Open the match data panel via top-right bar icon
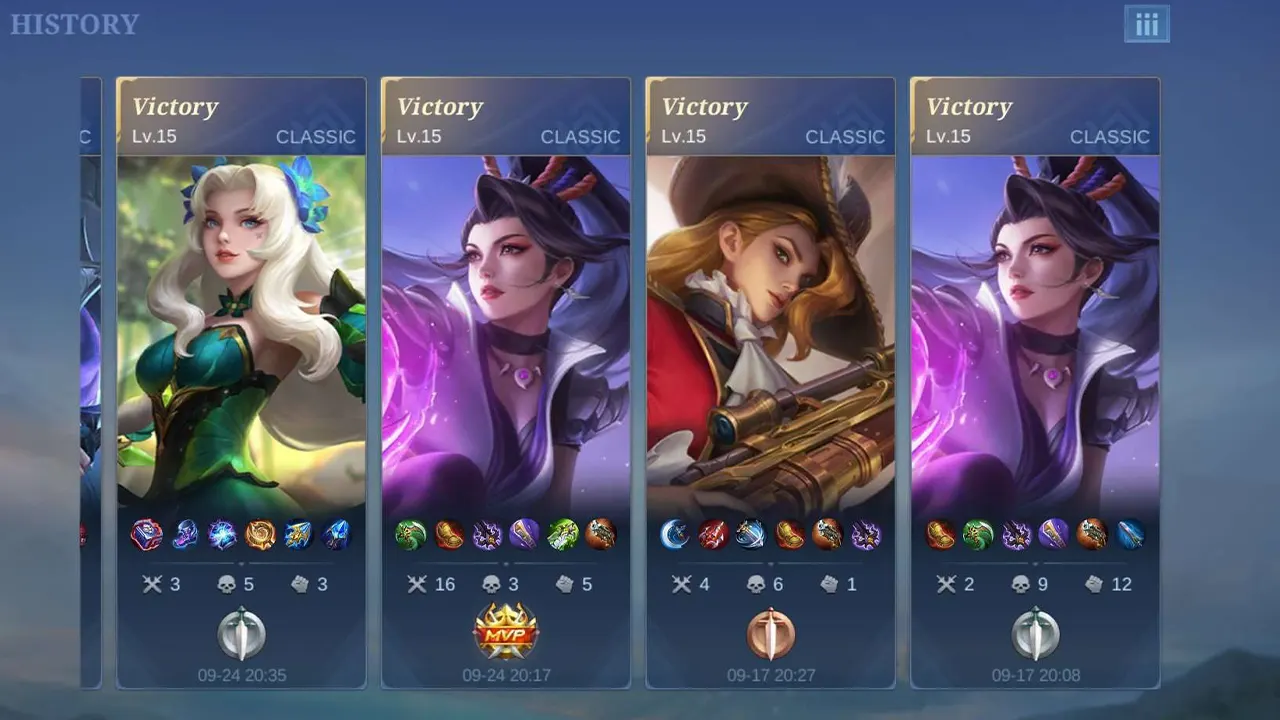The width and height of the screenshot is (1280, 720). pyautogui.click(x=1147, y=24)
